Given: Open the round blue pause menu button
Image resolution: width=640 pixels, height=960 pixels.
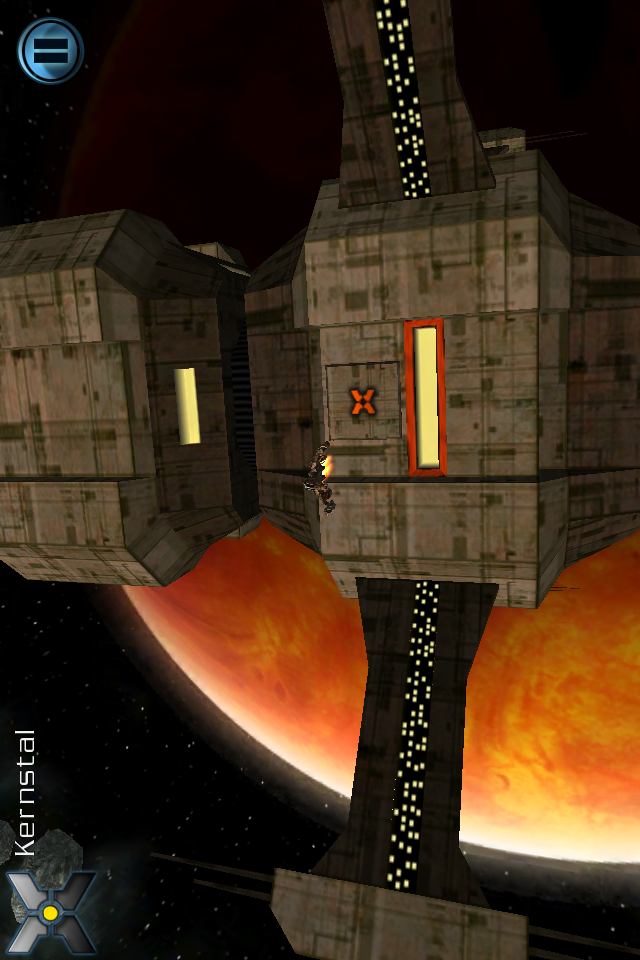Looking at the screenshot, I should pos(50,50).
